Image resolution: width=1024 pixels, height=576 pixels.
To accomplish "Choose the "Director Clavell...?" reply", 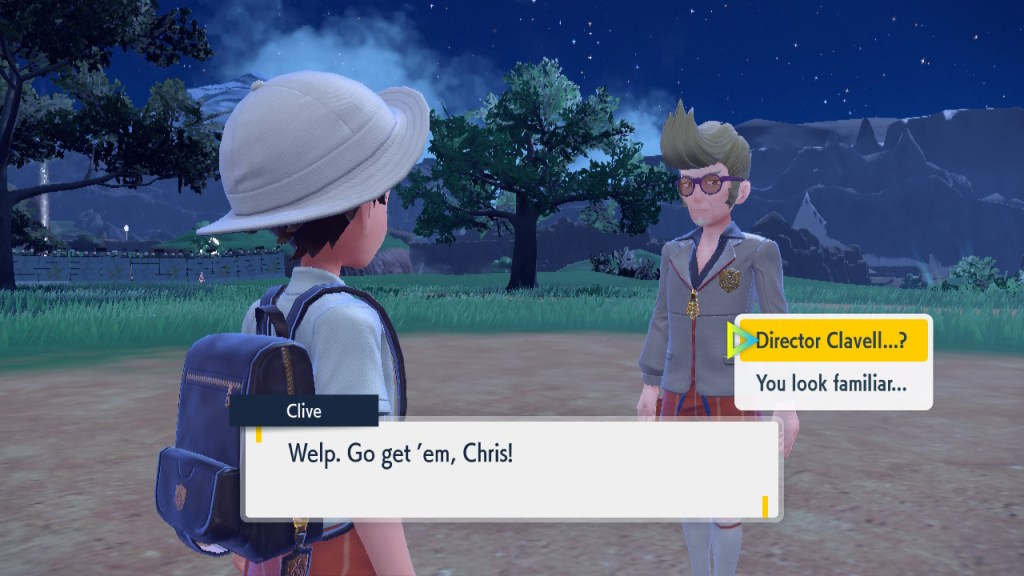I will click(x=832, y=341).
